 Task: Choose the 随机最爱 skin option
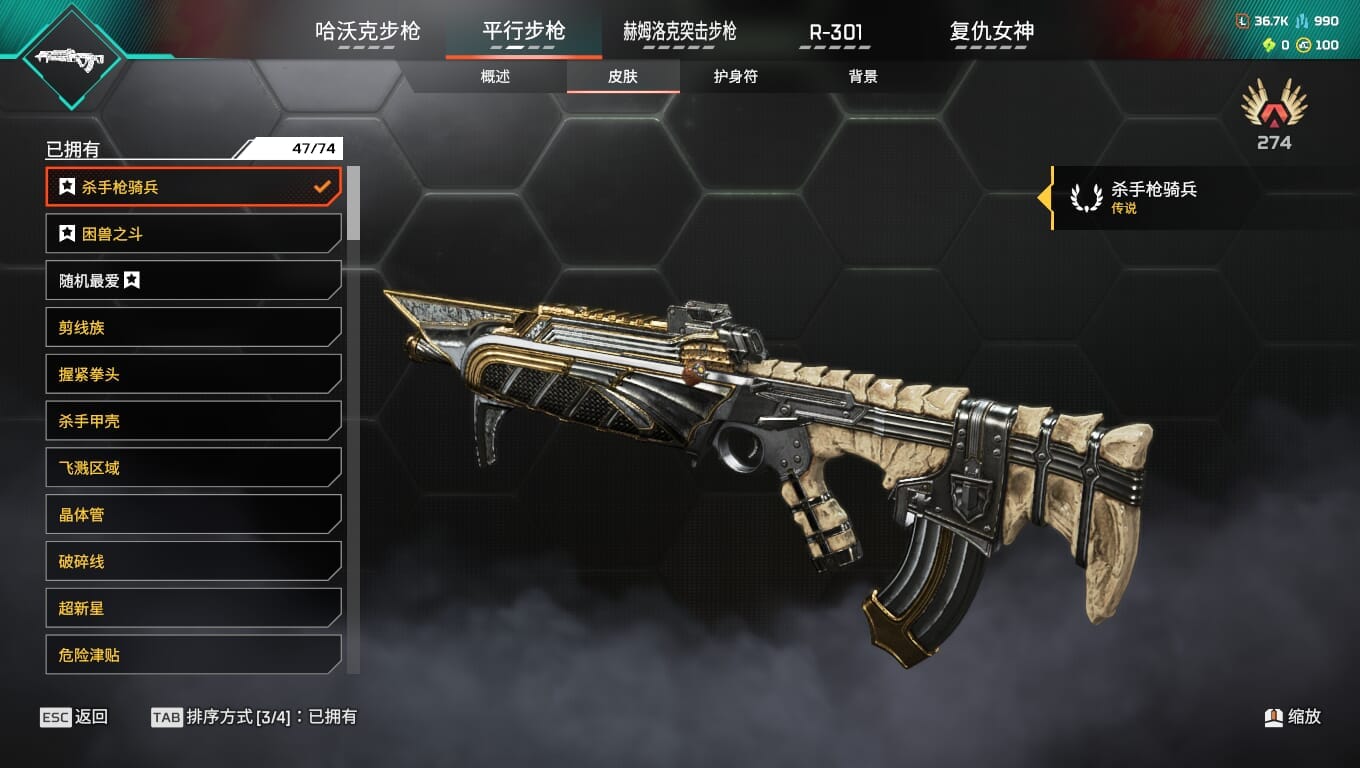pyautogui.click(x=193, y=281)
